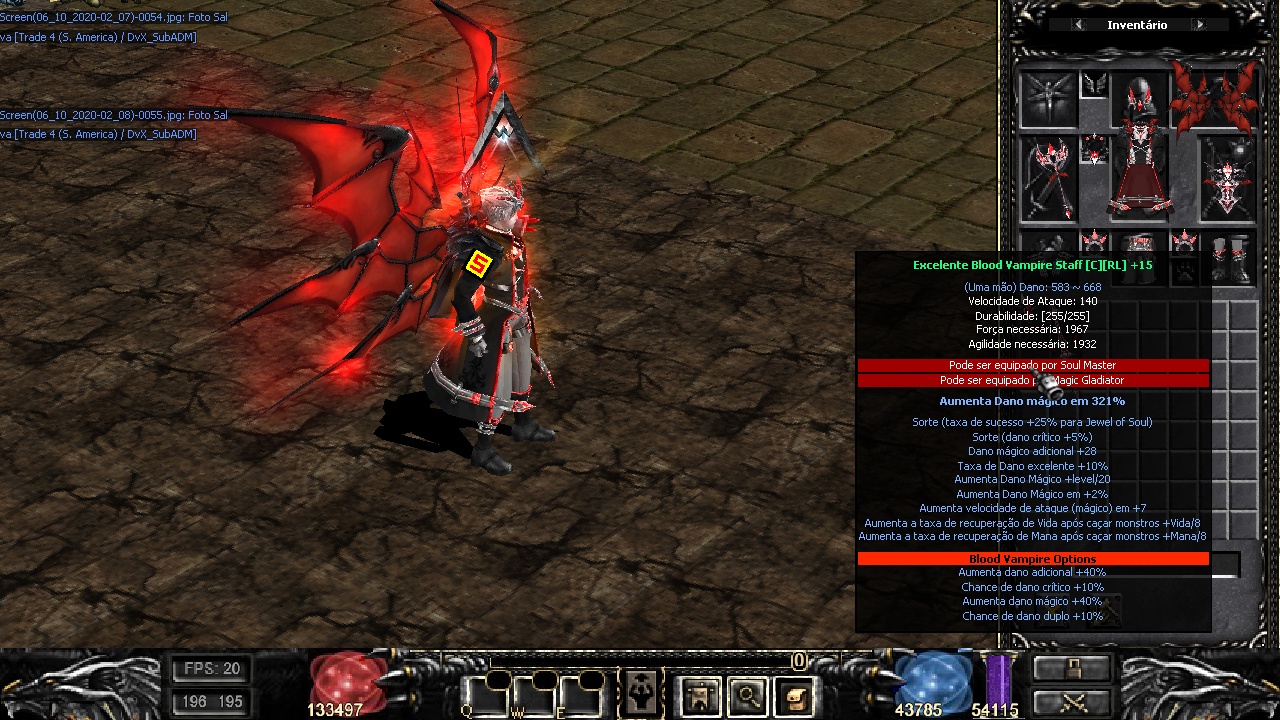Viewport: 1280px width, 720px height.
Task: Click the padlock button
Action: [1072, 669]
